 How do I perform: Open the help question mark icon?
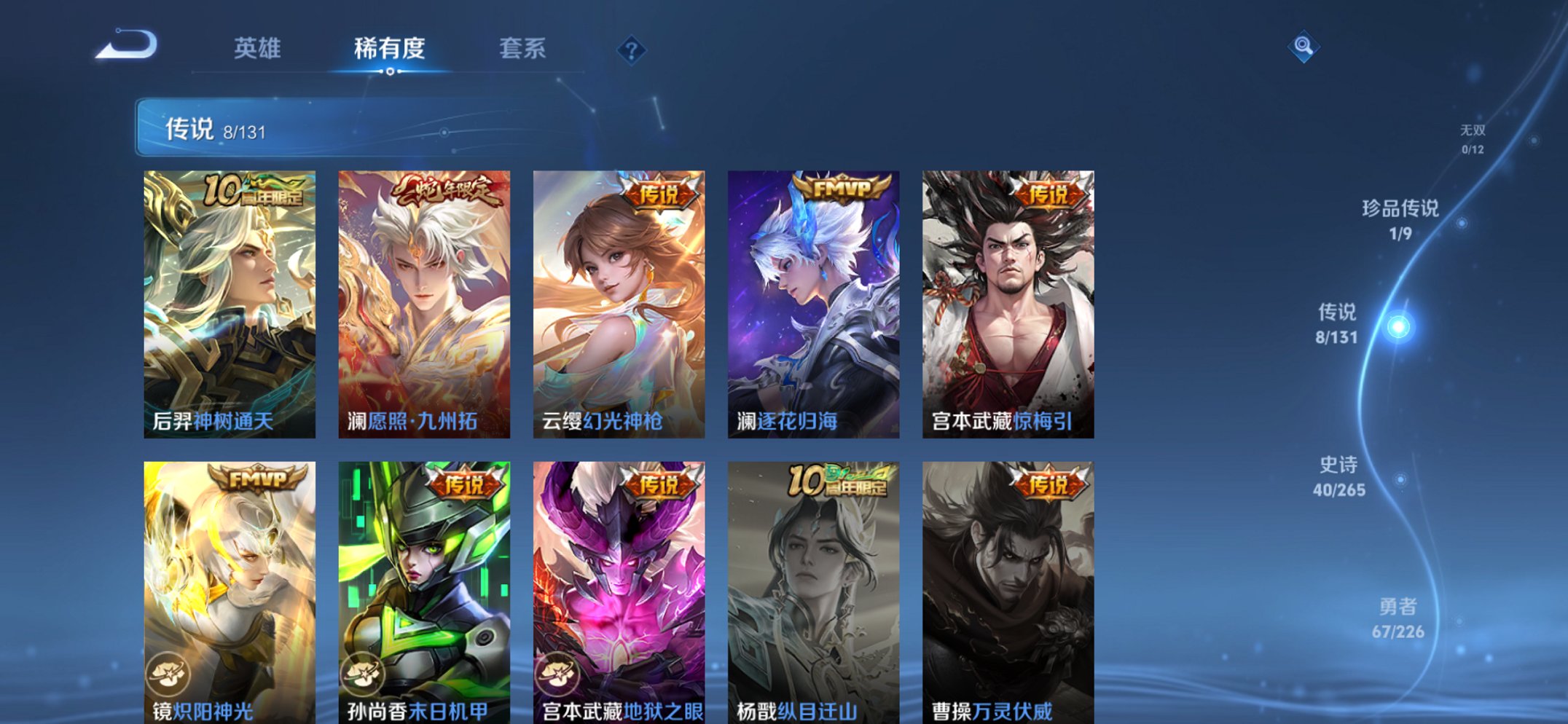click(x=632, y=50)
